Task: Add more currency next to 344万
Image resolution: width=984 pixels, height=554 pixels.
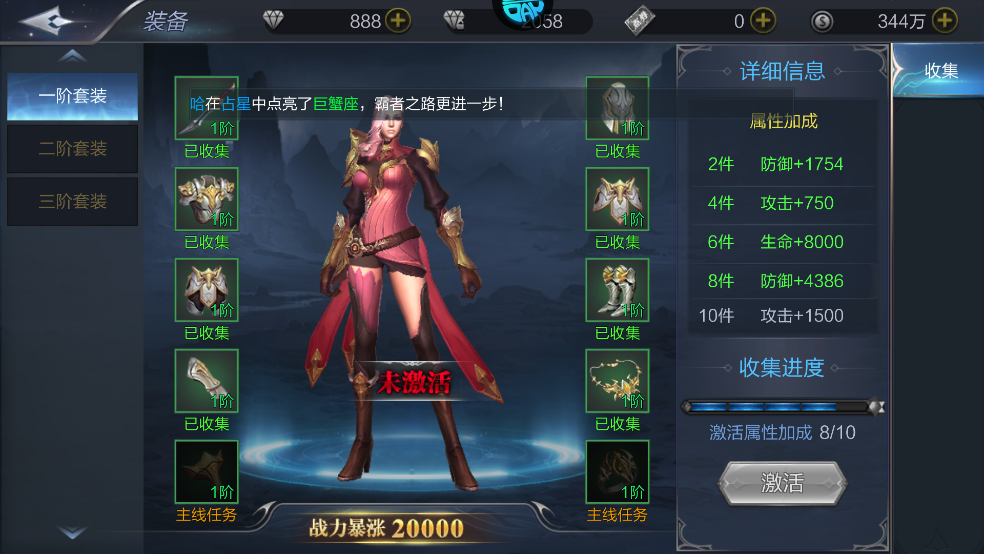Action: coord(944,21)
